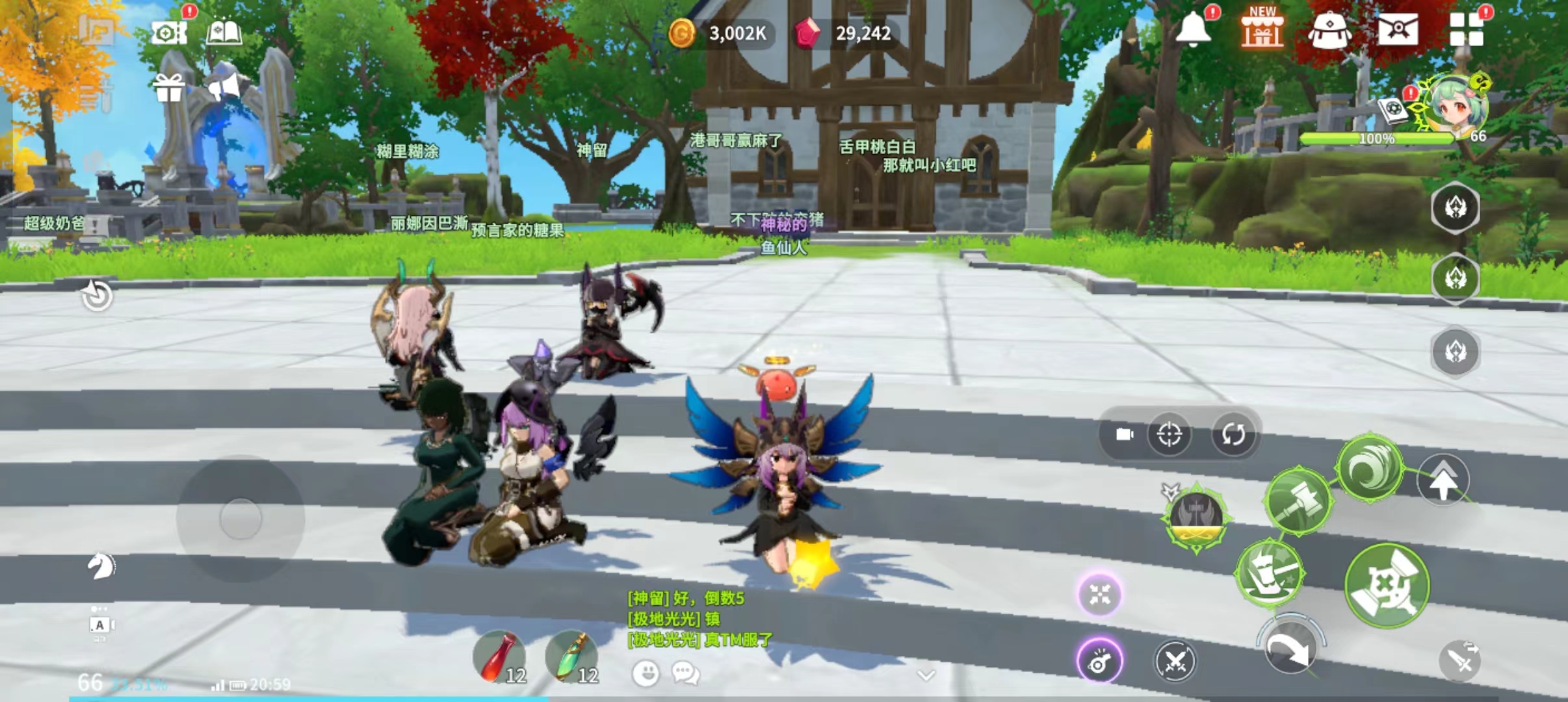Trigger the main crossed-hammer attack
The height and width of the screenshot is (702, 1568).
(1387, 585)
